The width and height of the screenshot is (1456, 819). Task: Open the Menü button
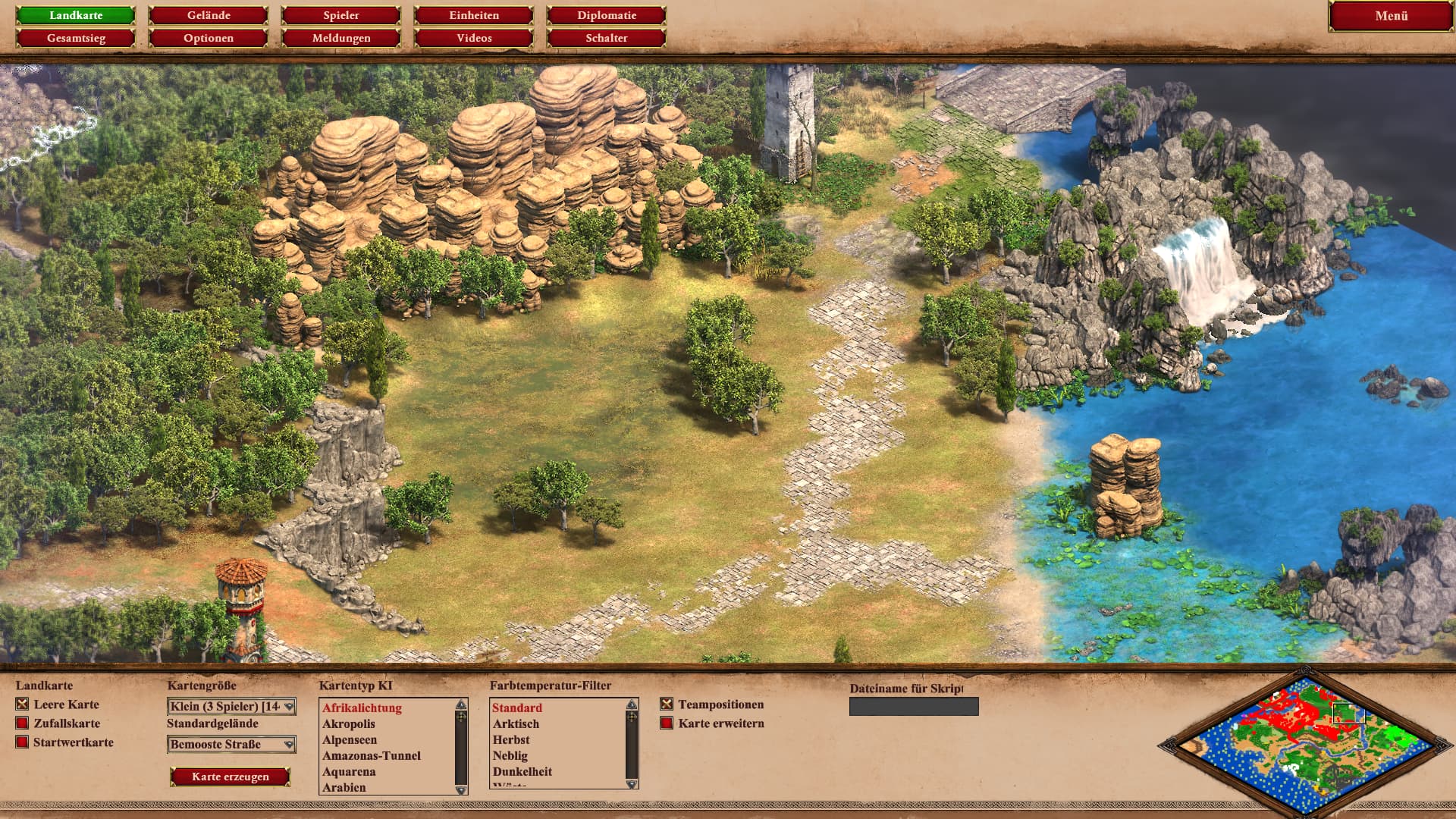pyautogui.click(x=1391, y=16)
